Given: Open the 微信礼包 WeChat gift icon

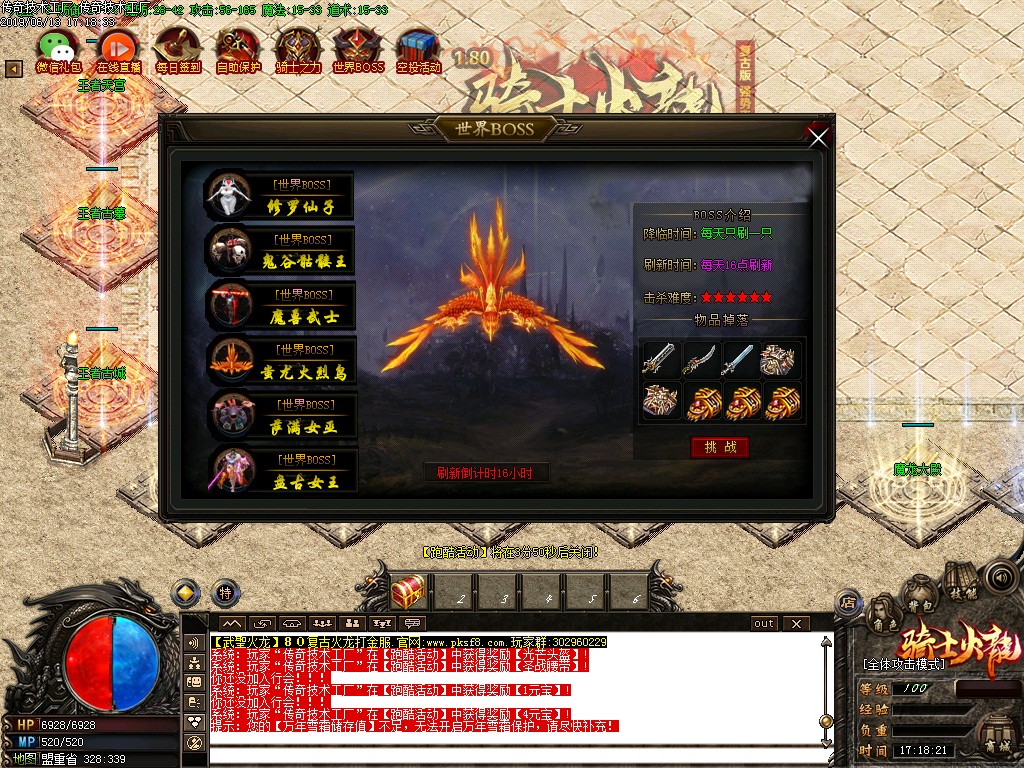Looking at the screenshot, I should point(59,50).
